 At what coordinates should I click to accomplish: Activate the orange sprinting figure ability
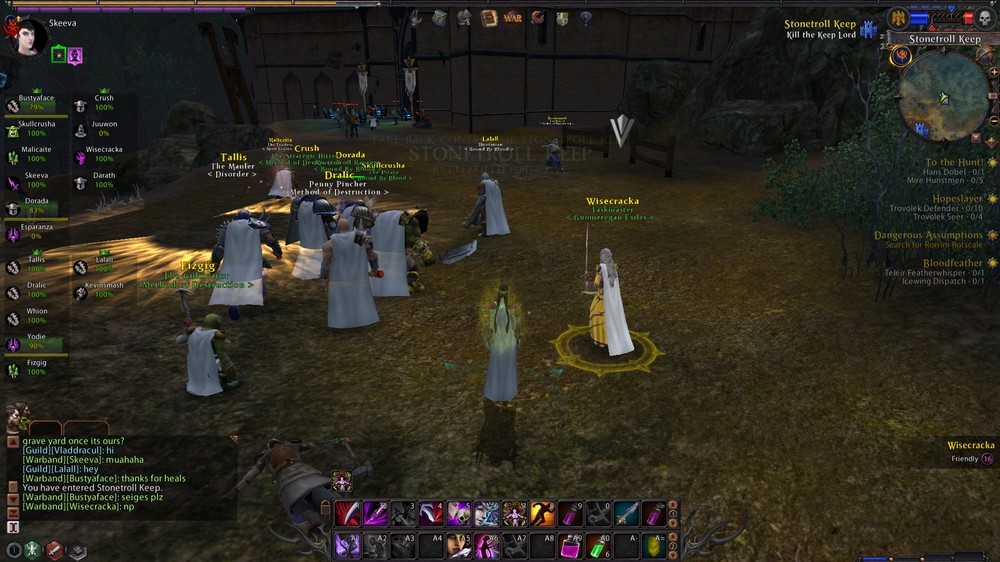(x=543, y=514)
